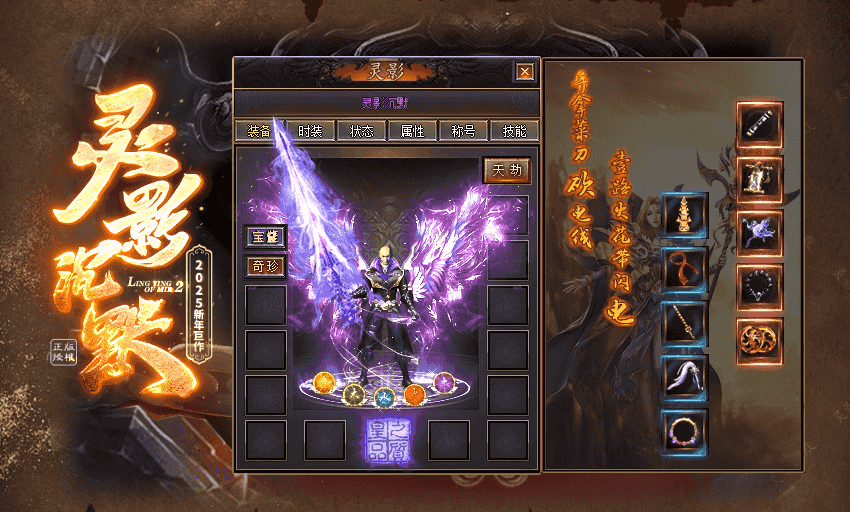Select the golden pagoda item icon

(x=685, y=216)
